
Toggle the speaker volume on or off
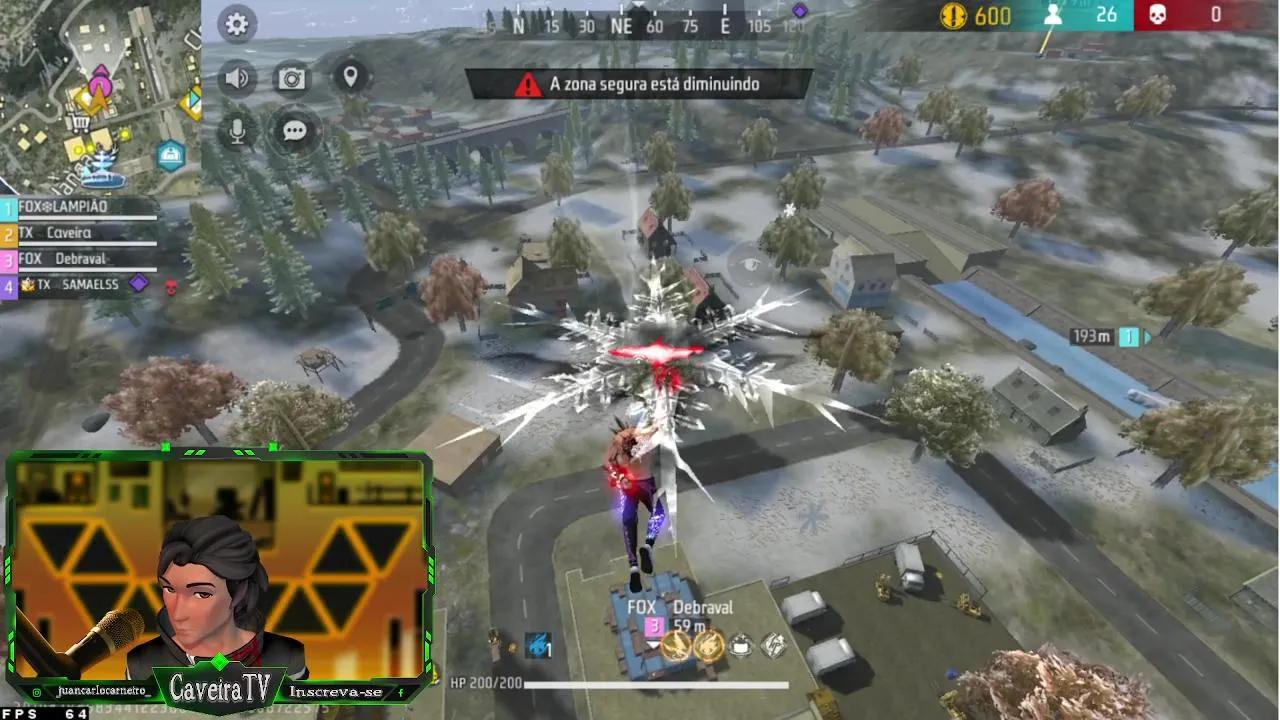(236, 77)
